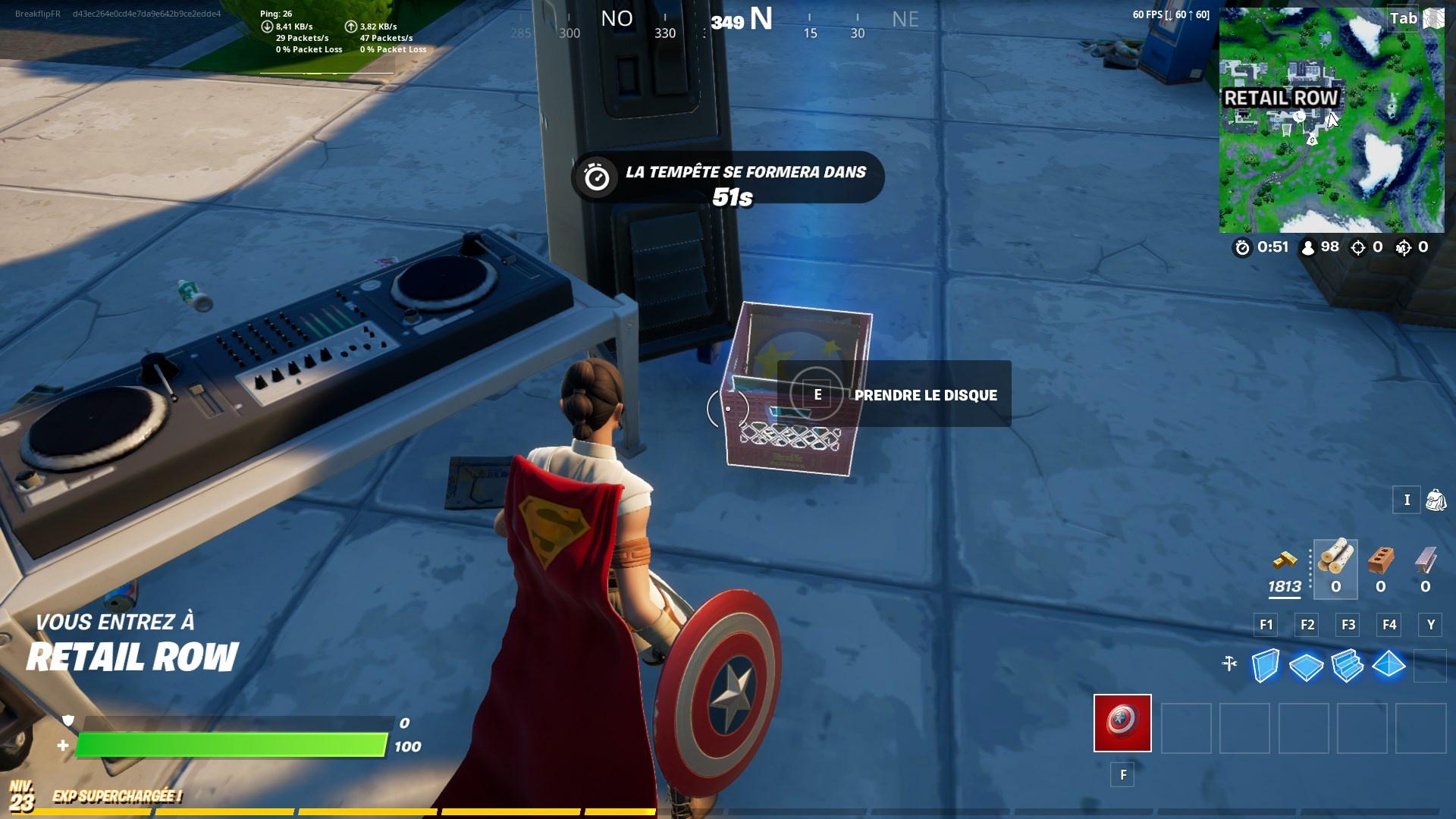
Task: Select the Captain America shield in the hotbar
Action: [1122, 724]
